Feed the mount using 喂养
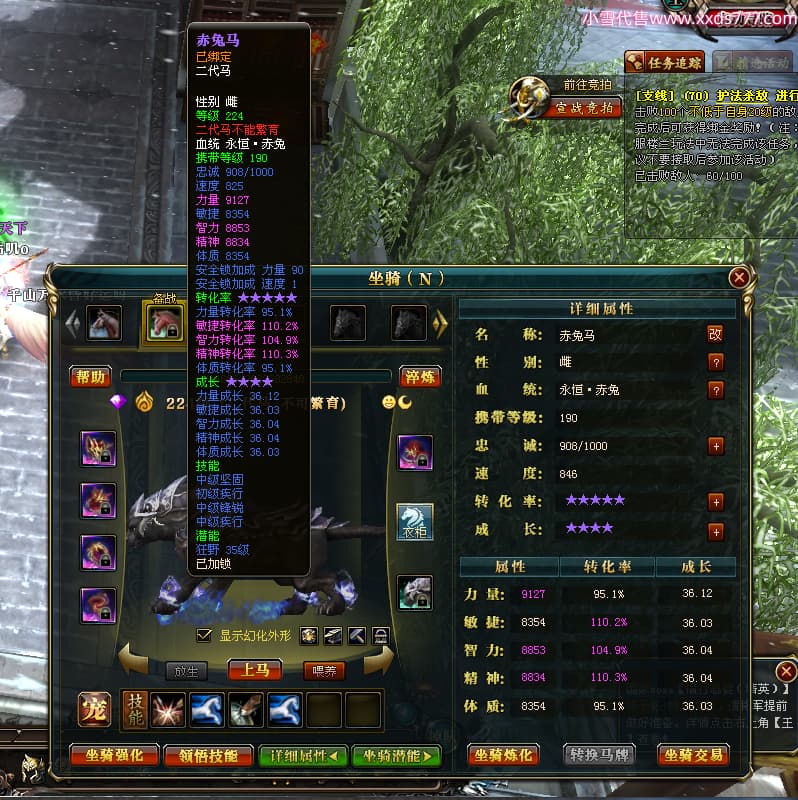The width and height of the screenshot is (798, 800). point(324,671)
